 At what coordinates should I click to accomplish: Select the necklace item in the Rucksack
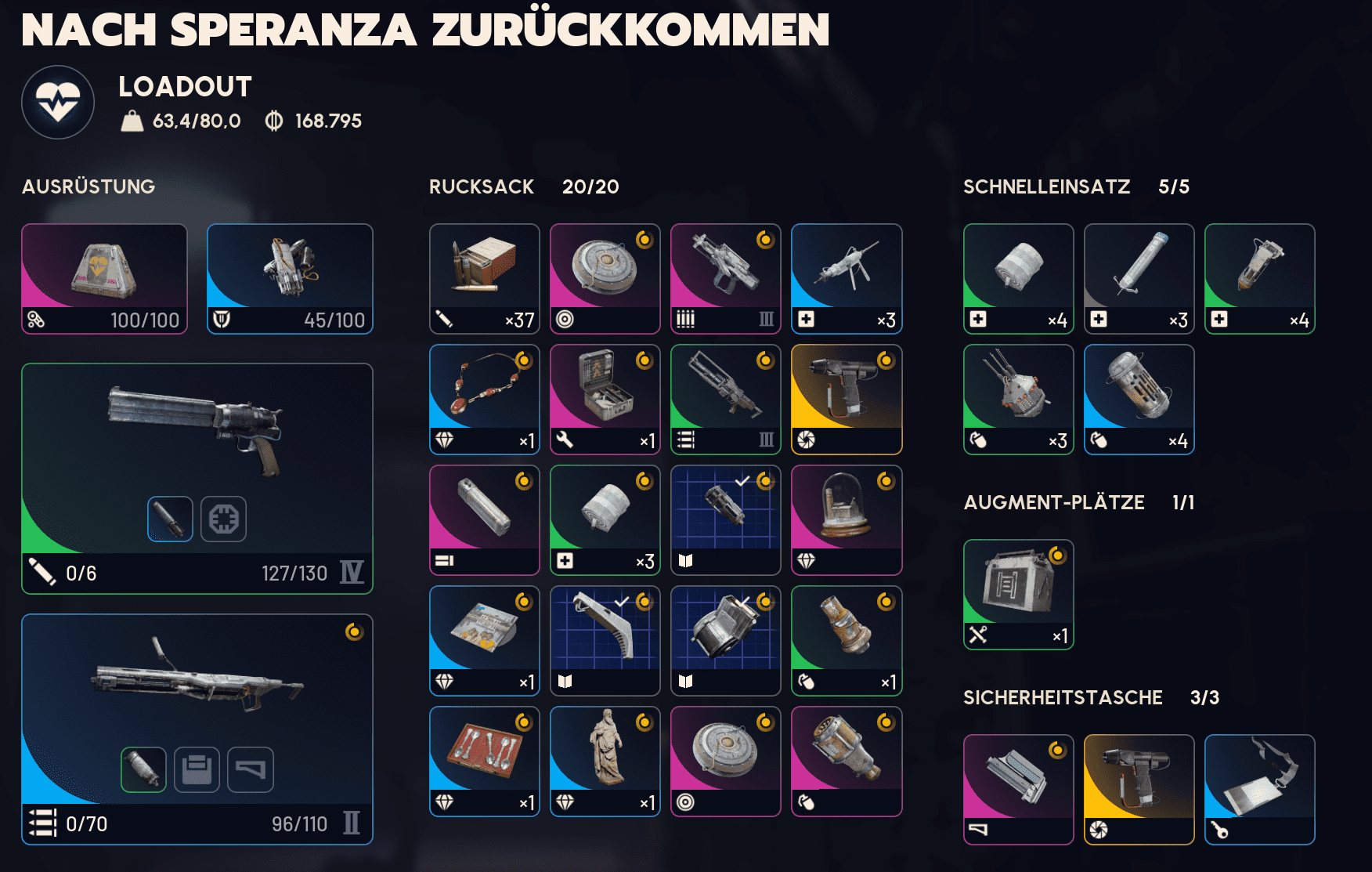click(484, 399)
